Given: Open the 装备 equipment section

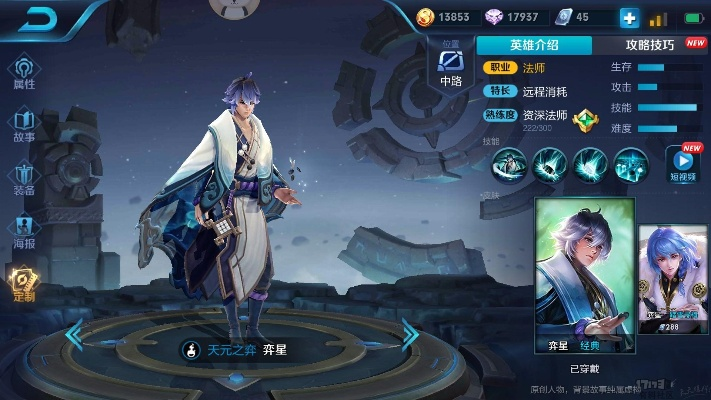Looking at the screenshot, I should click(24, 179).
